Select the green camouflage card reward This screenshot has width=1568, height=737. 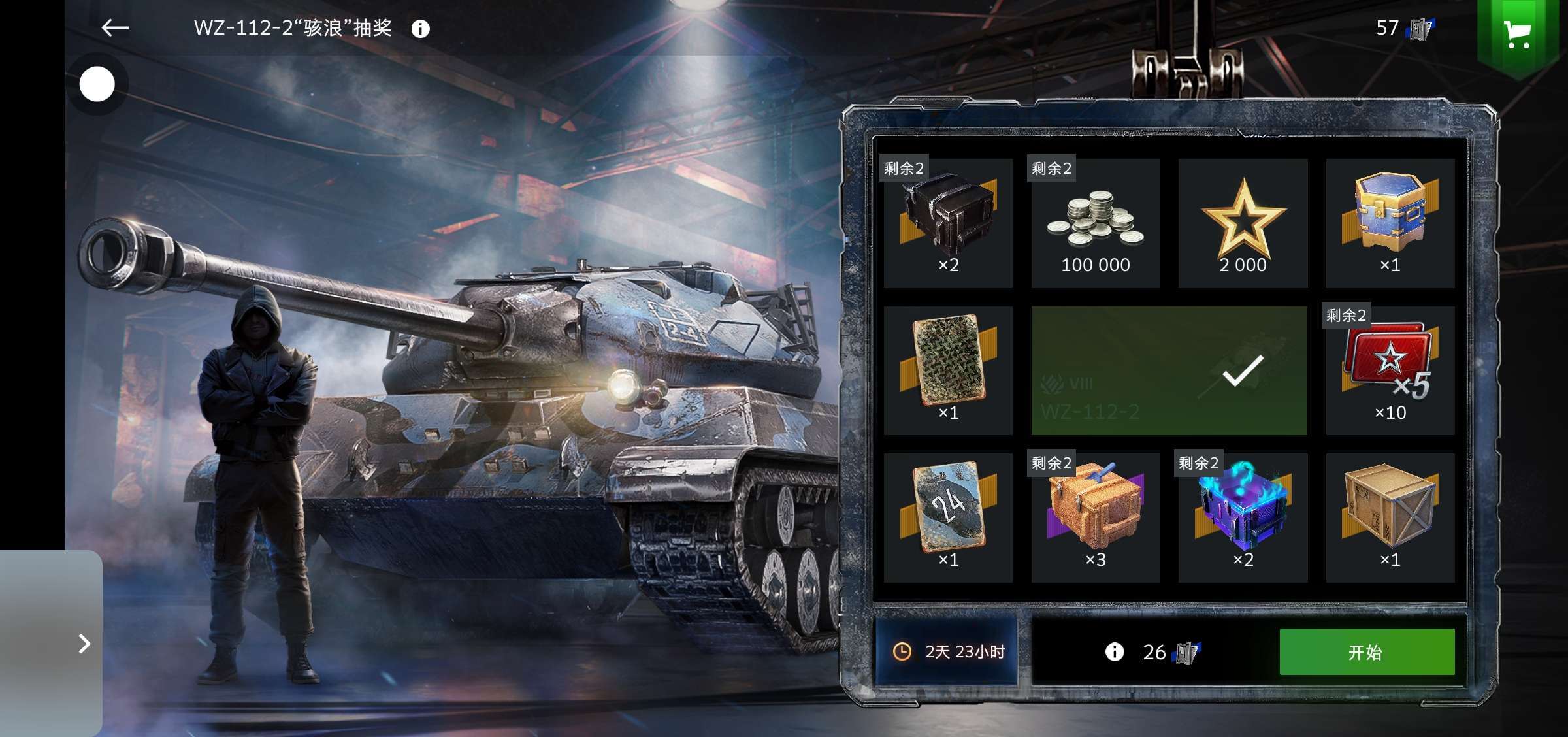[948, 370]
